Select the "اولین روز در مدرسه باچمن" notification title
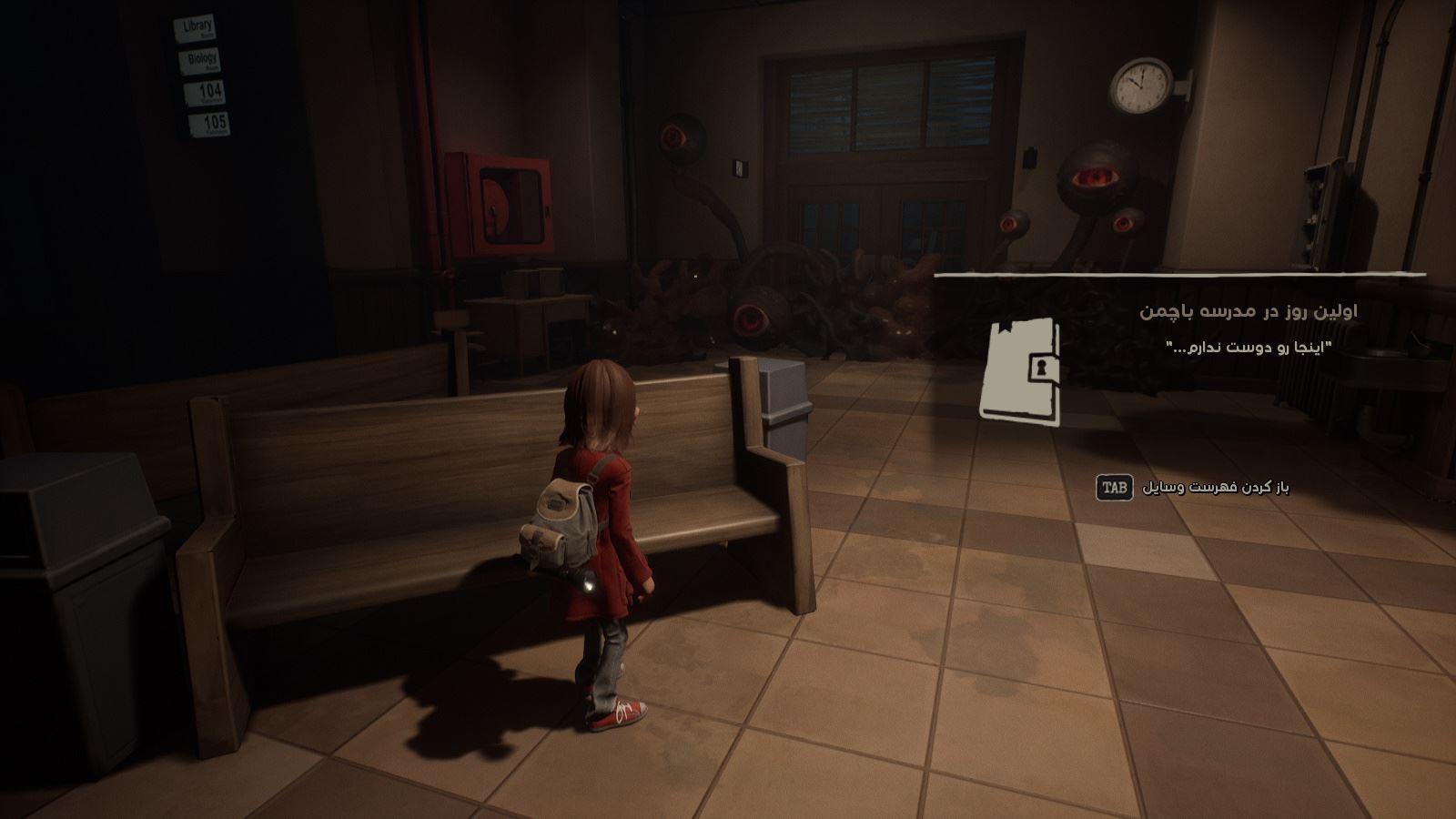 point(1248,311)
